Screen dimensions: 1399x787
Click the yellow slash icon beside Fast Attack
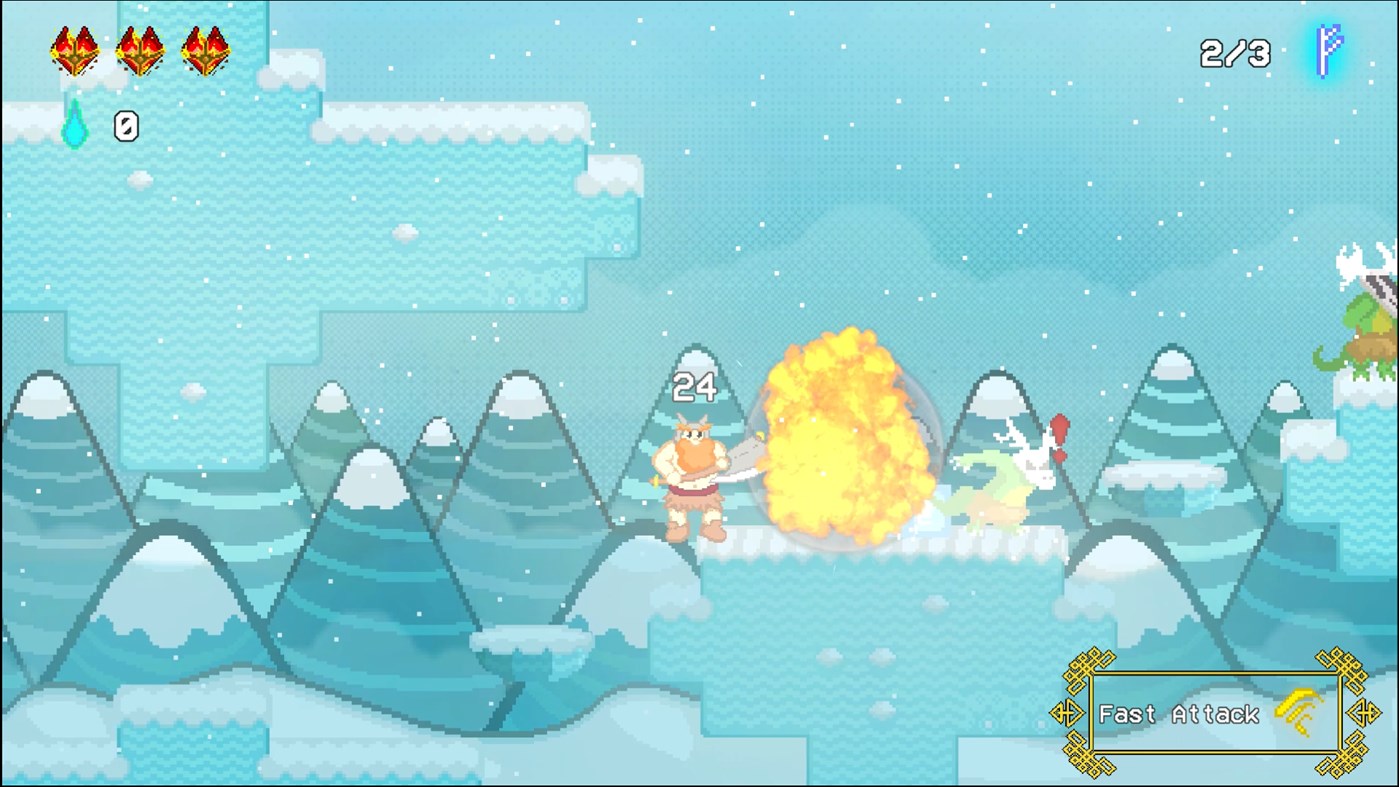tap(1296, 709)
